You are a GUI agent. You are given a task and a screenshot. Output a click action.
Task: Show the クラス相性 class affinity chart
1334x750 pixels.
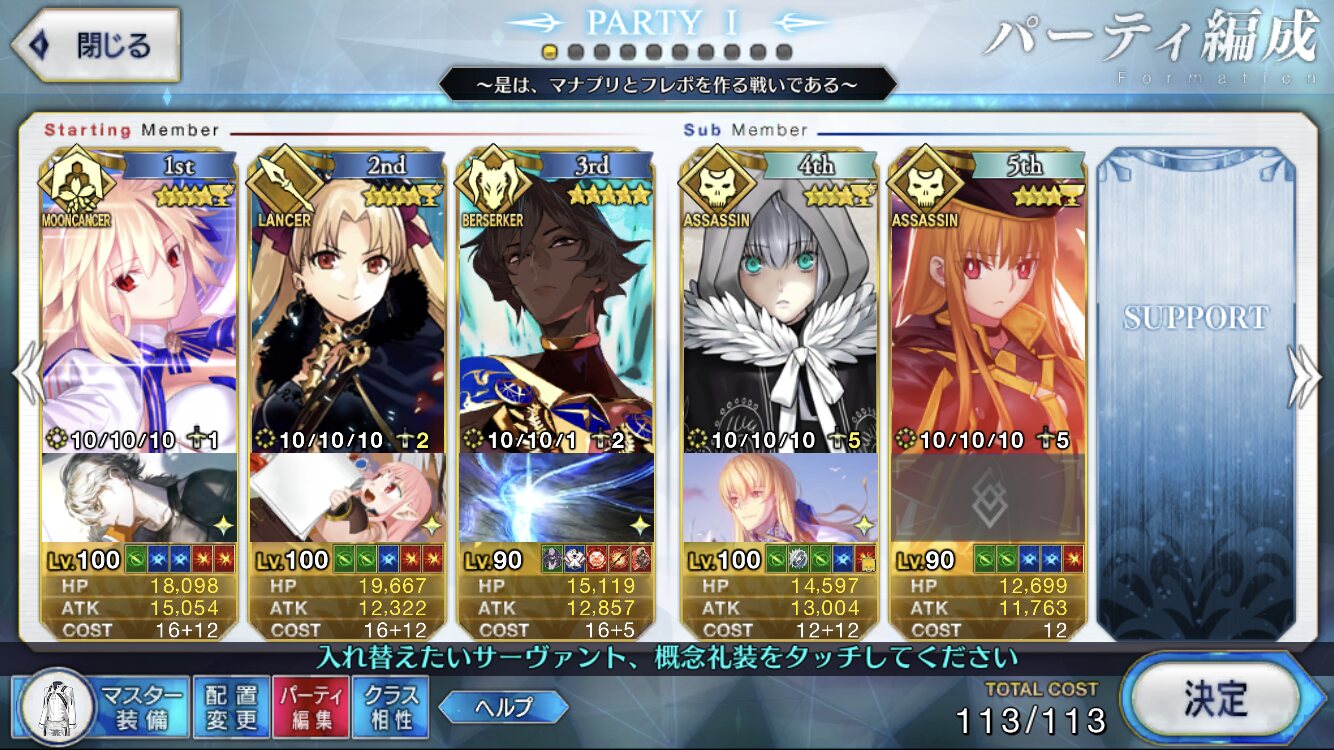[x=391, y=707]
